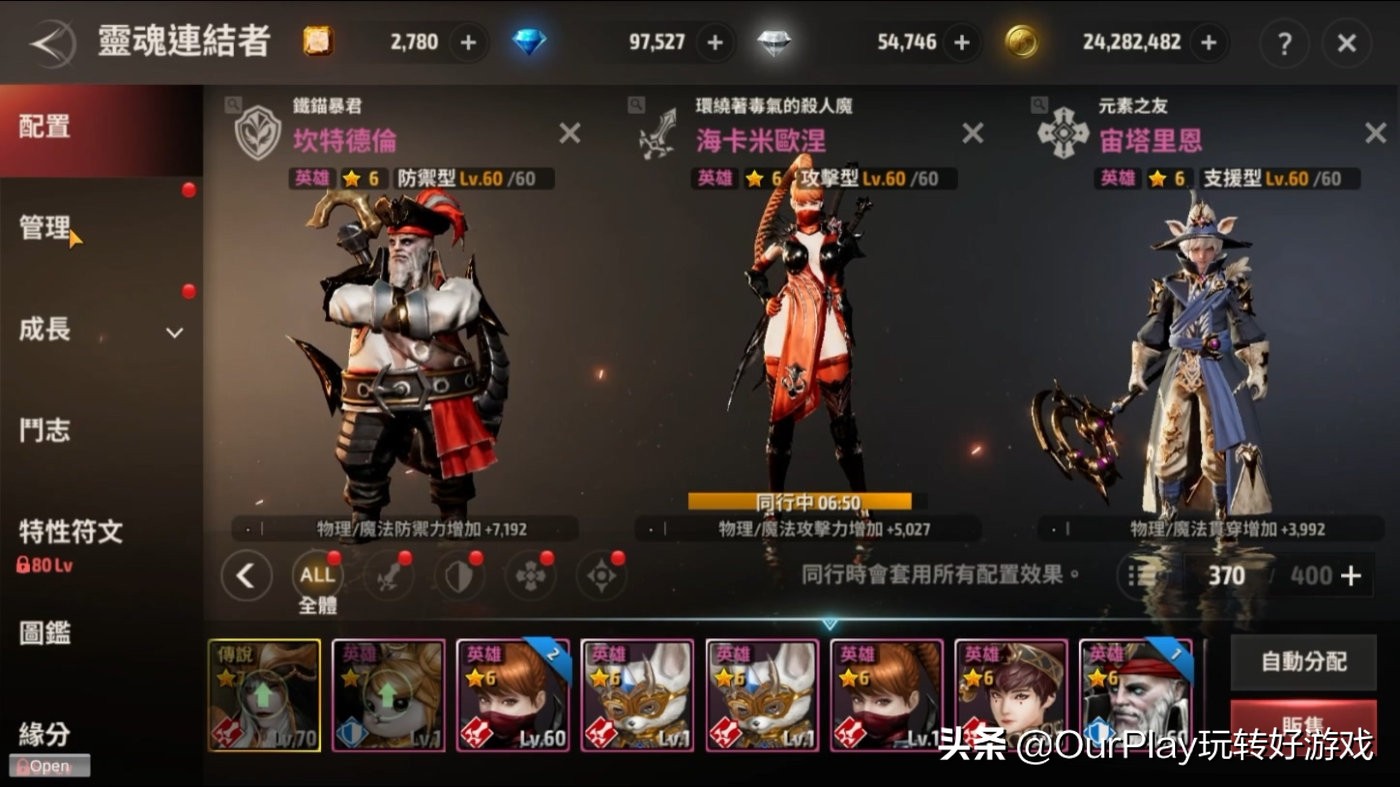Screen dimensions: 1400x787
Task: Select the support type filter icon
Action: tap(530, 577)
